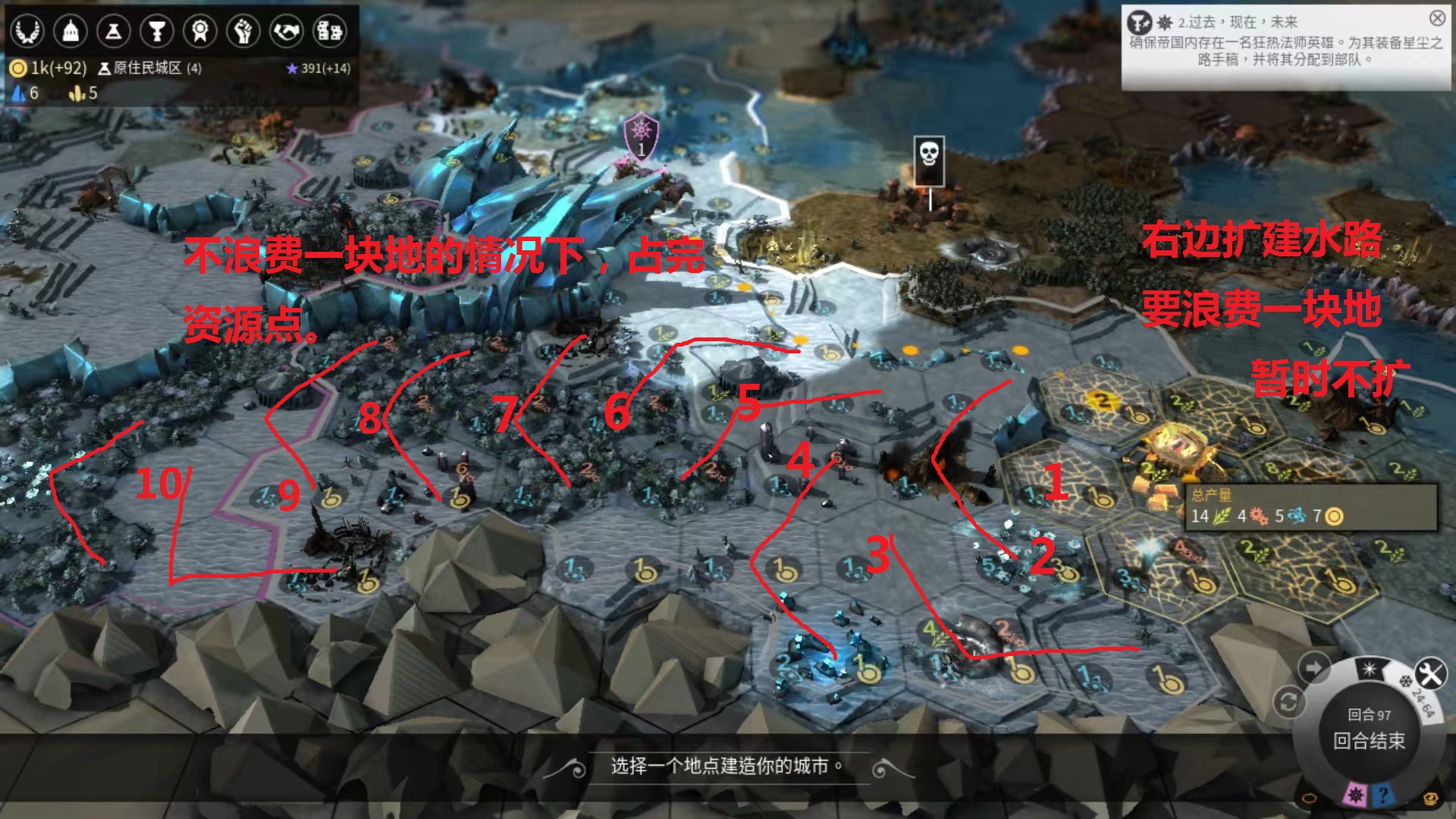Open the empire government dome icon

tap(71, 31)
